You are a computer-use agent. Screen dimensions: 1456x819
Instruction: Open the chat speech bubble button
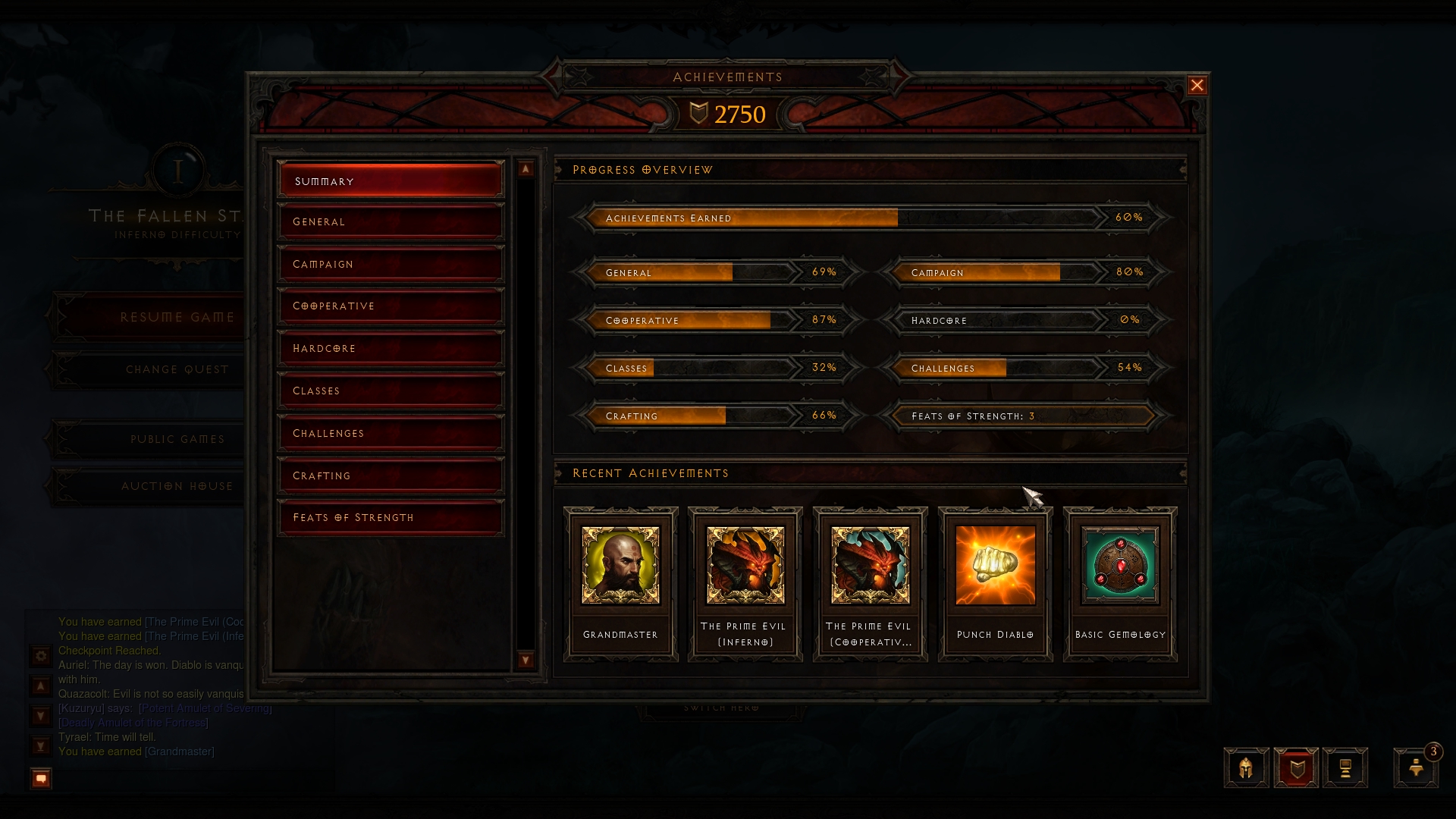pos(41,778)
